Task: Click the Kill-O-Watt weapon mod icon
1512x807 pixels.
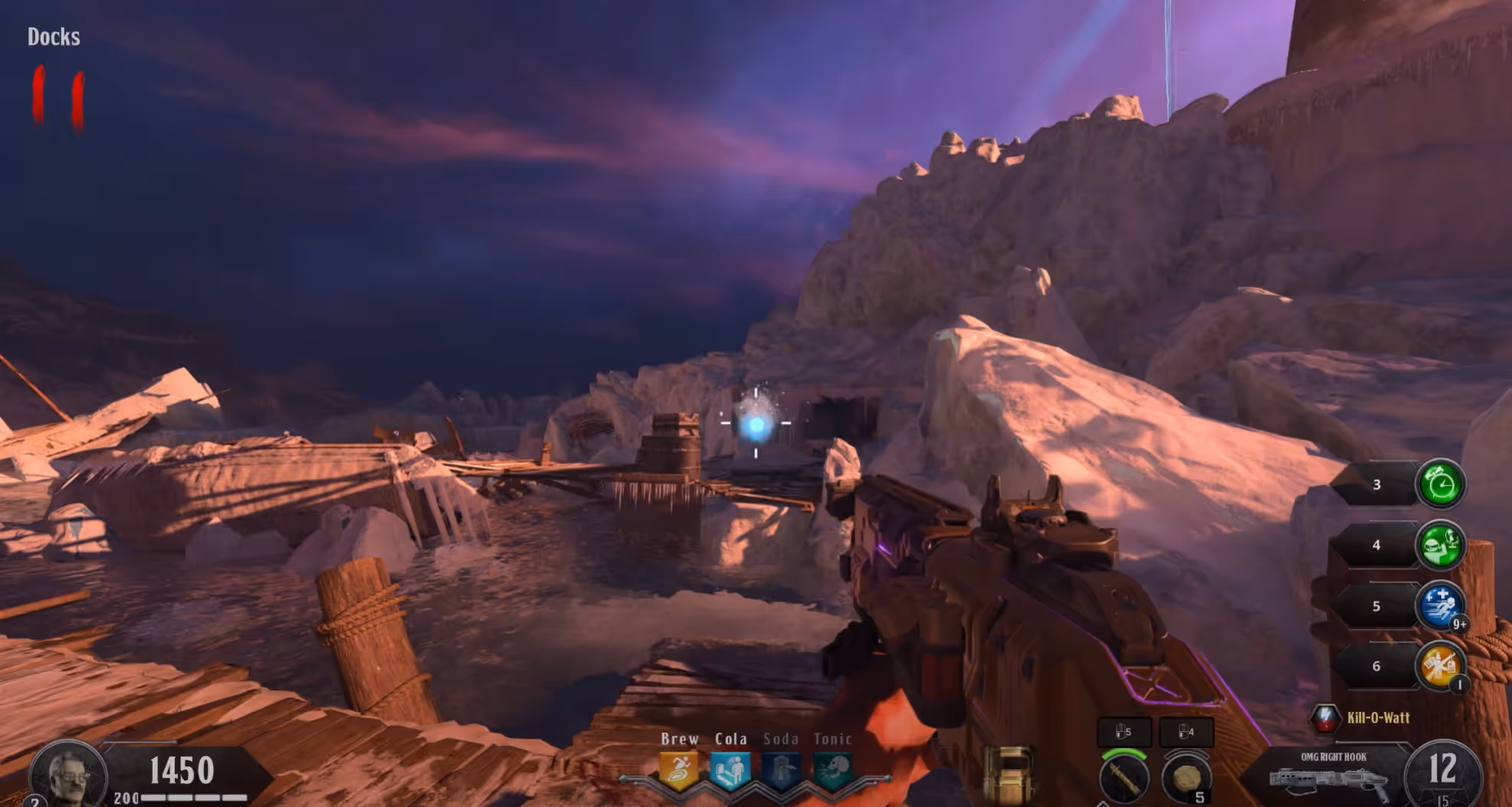Action: 1325,718
